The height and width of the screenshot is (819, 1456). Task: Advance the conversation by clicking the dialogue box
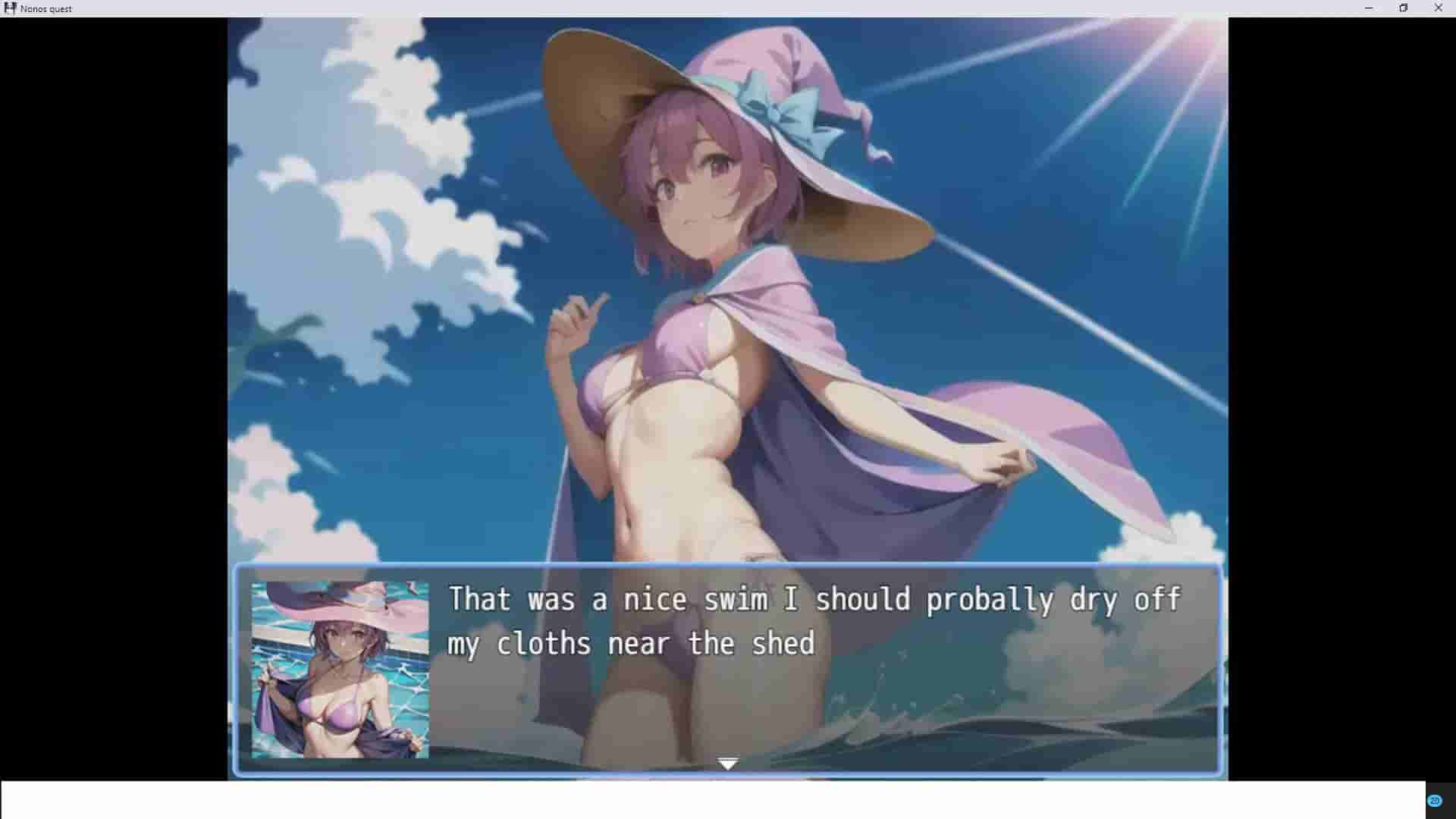pyautogui.click(x=728, y=667)
